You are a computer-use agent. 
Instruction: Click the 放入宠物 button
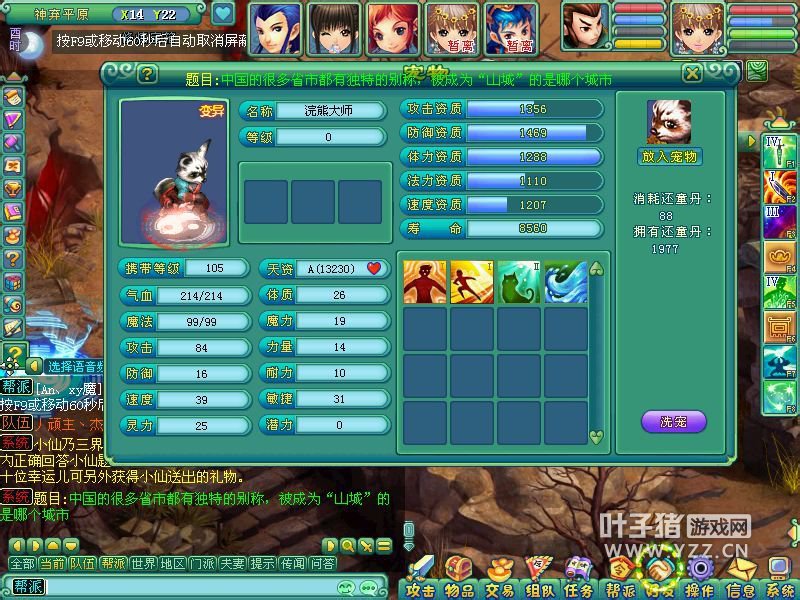(669, 156)
